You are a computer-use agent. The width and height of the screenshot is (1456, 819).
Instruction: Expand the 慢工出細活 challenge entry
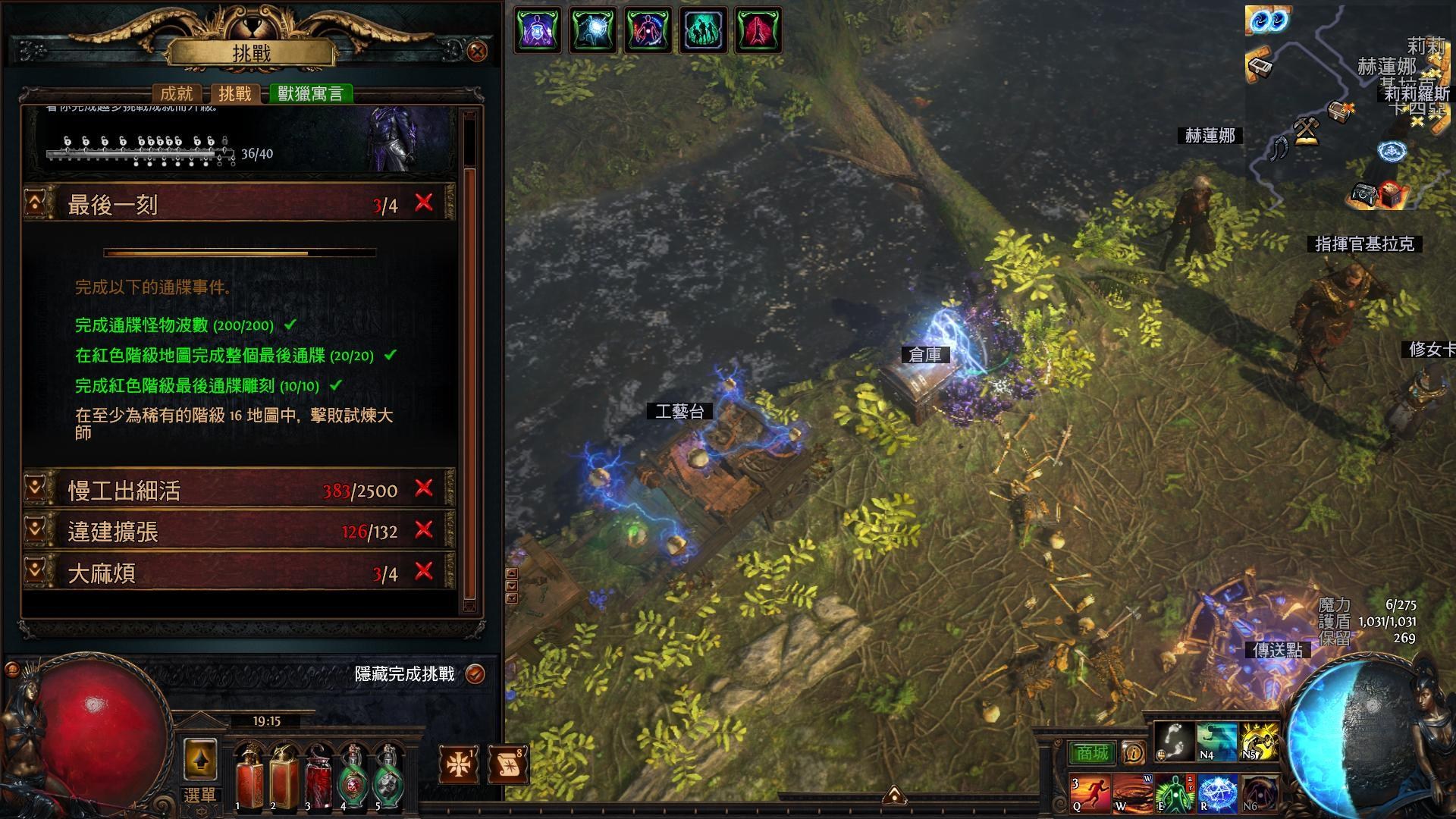[x=35, y=491]
